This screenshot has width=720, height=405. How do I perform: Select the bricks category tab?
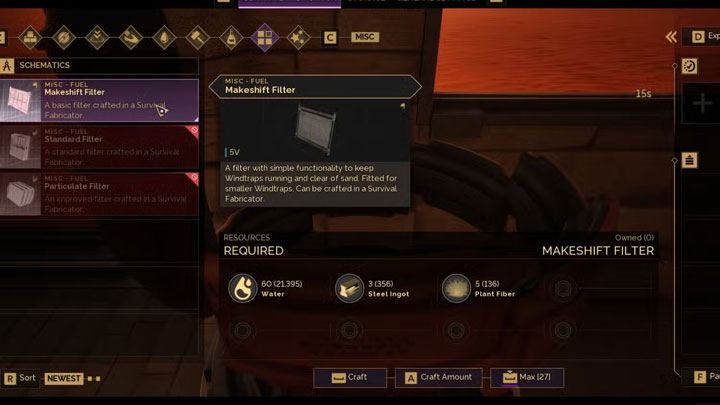click(x=31, y=38)
